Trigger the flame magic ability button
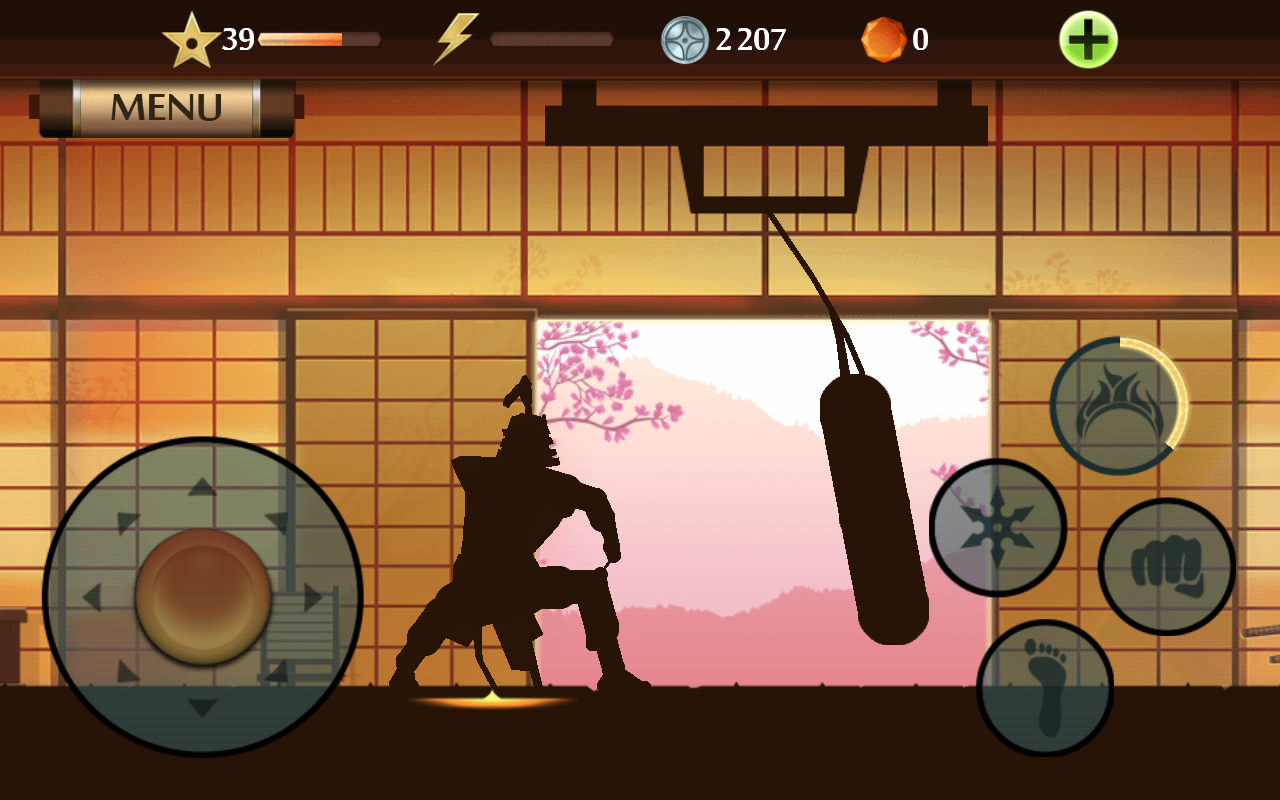The image size is (1280, 800). coord(1118,405)
